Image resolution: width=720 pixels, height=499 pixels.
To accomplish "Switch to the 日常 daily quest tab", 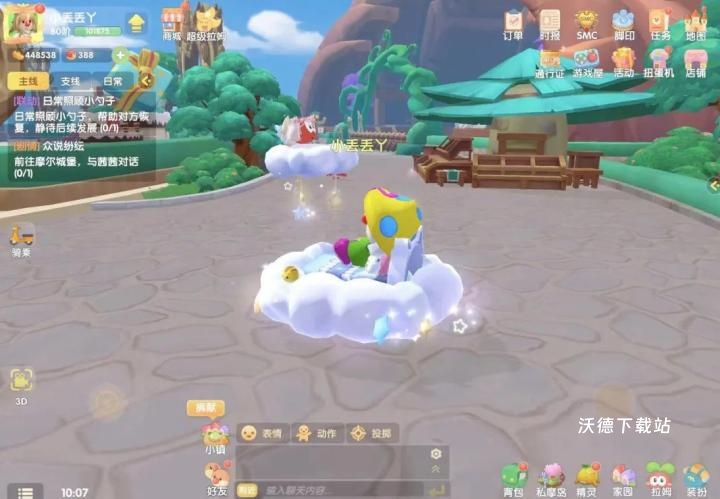I will [113, 81].
